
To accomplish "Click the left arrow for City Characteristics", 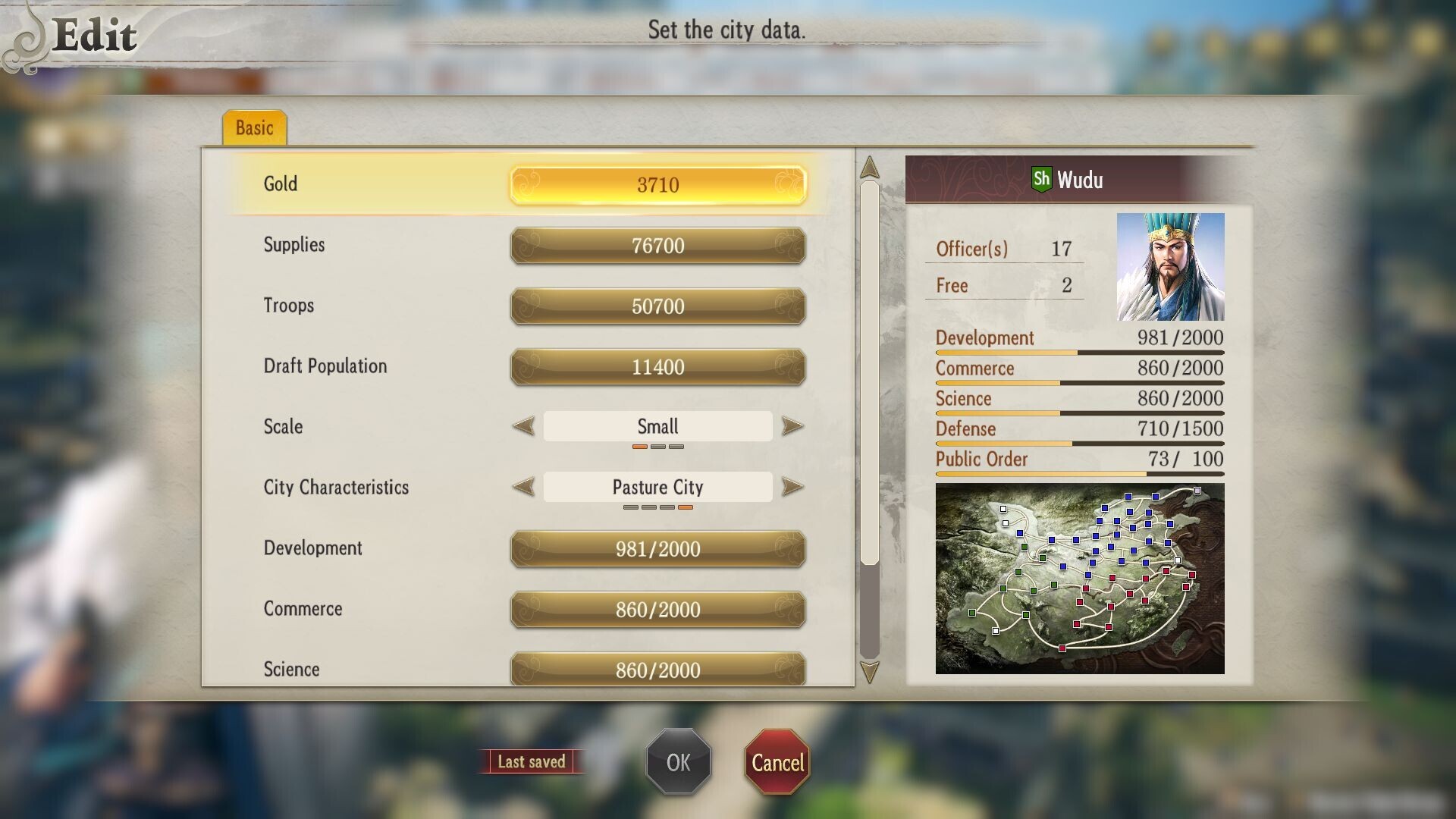I will 523,487.
